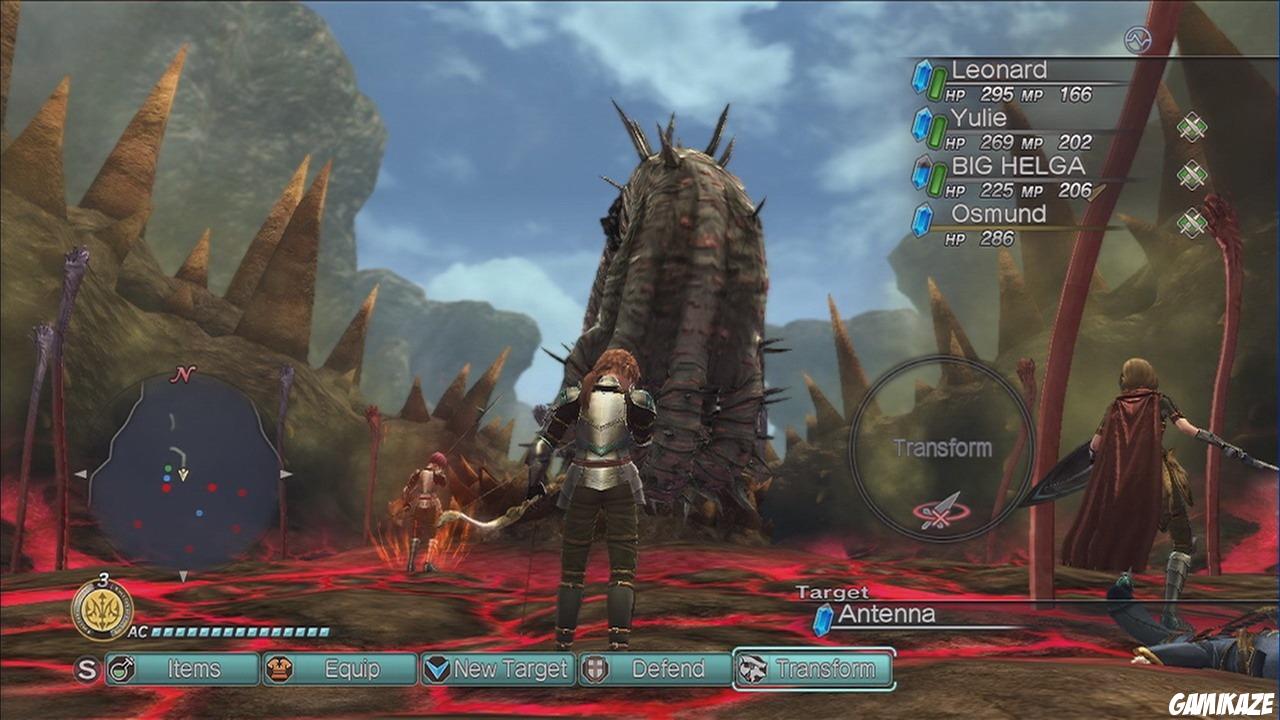Select the Equip command

click(x=340, y=669)
